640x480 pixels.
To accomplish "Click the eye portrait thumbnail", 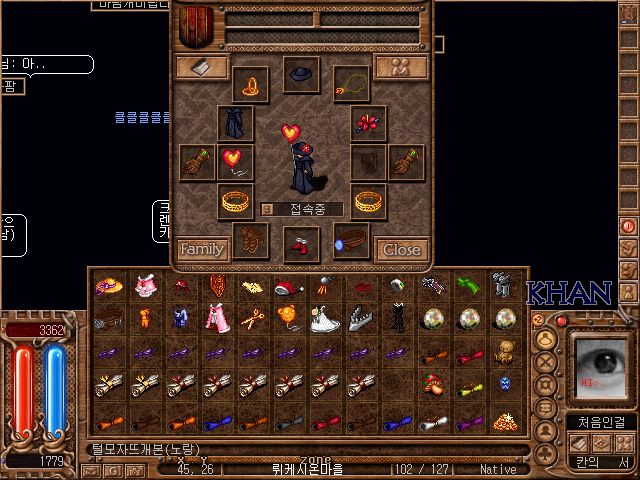I will pos(601,369).
